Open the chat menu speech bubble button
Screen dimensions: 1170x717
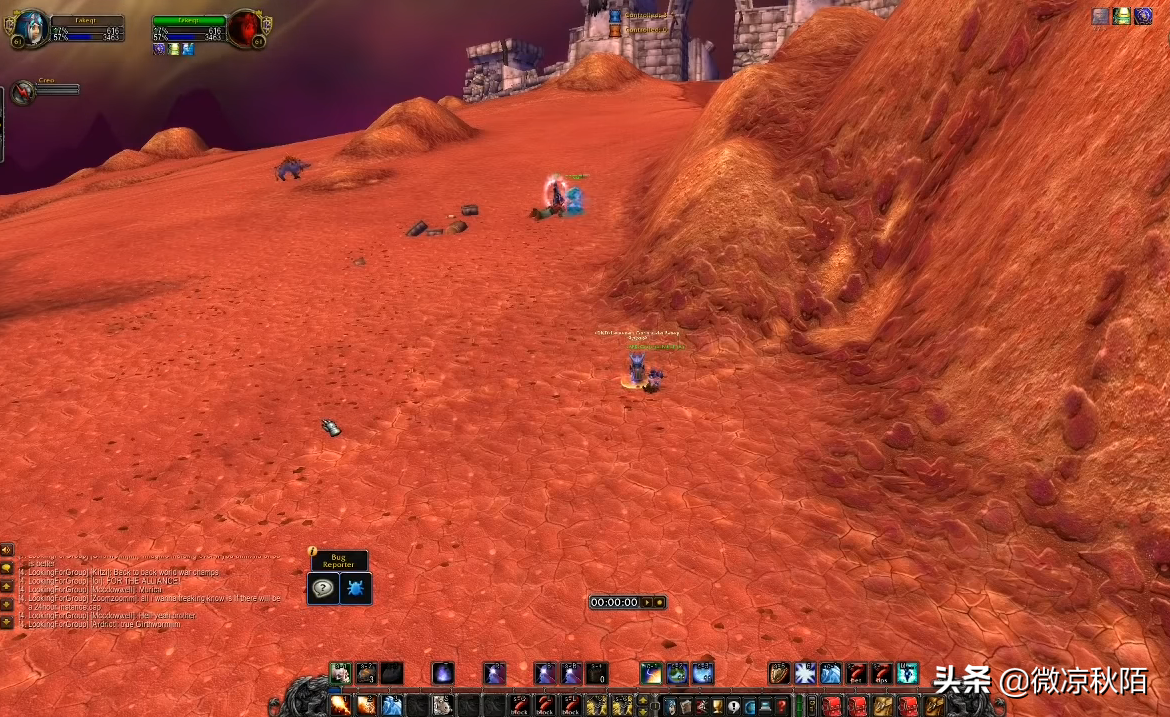point(7,568)
